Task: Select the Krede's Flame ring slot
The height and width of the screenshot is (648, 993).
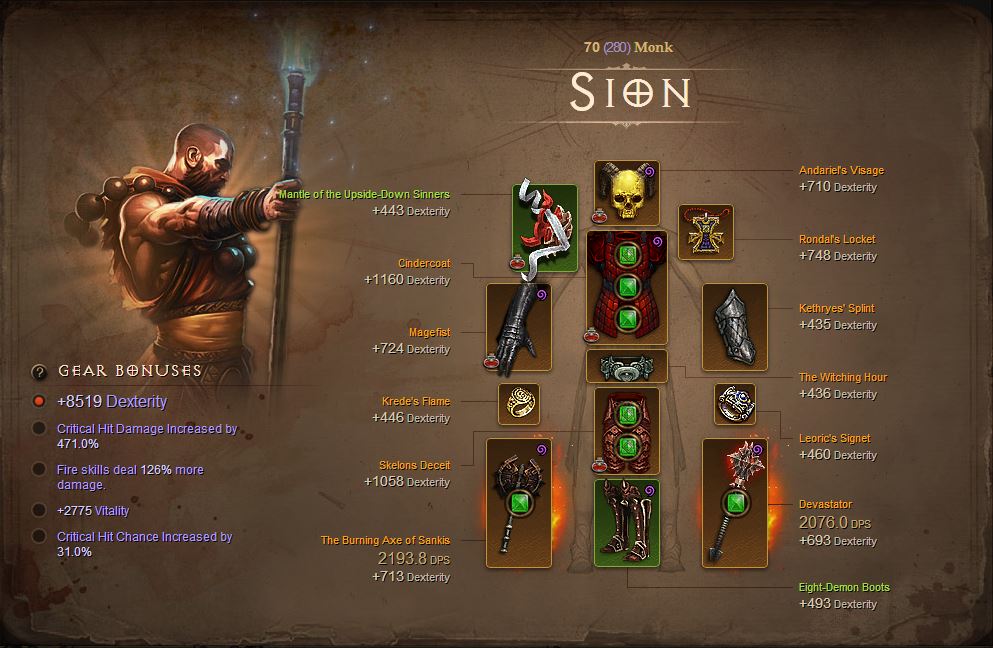Action: pos(518,404)
